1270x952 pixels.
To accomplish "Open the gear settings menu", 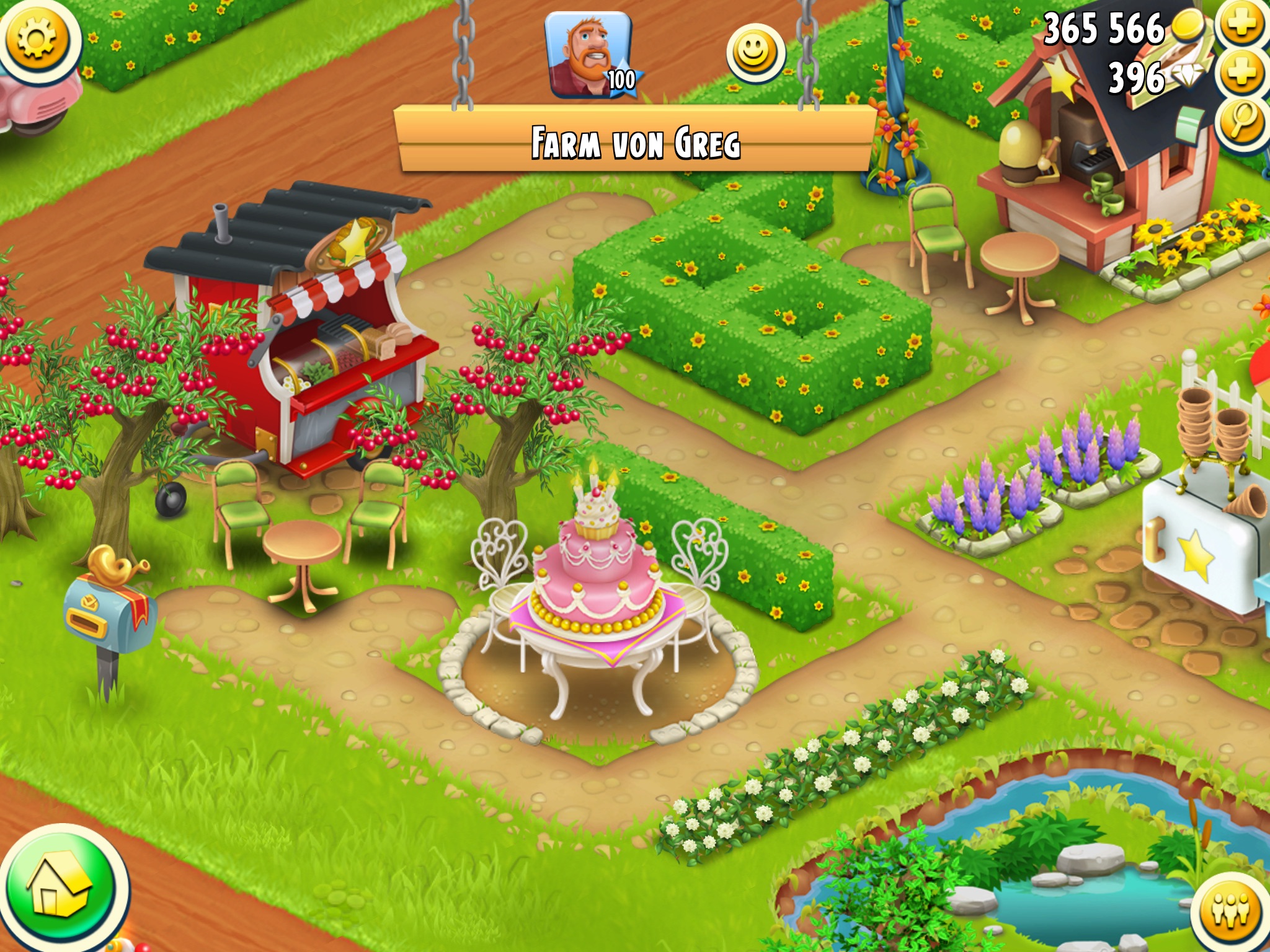I will coord(37,39).
